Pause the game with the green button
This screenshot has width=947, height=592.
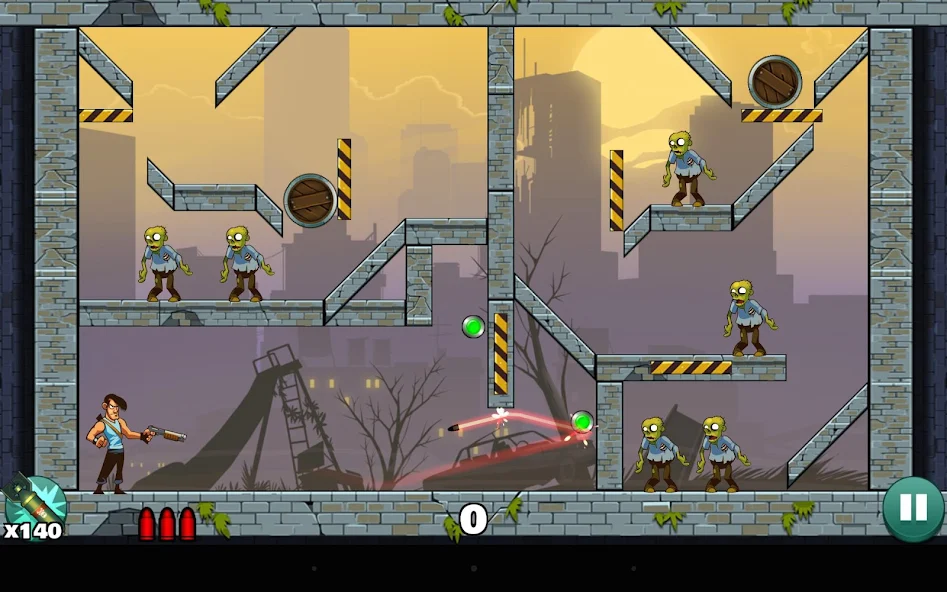point(913,508)
